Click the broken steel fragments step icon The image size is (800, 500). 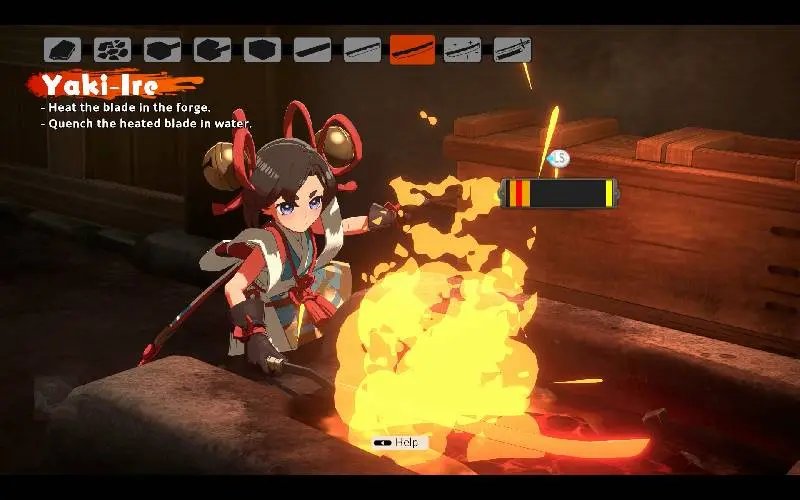coord(112,49)
